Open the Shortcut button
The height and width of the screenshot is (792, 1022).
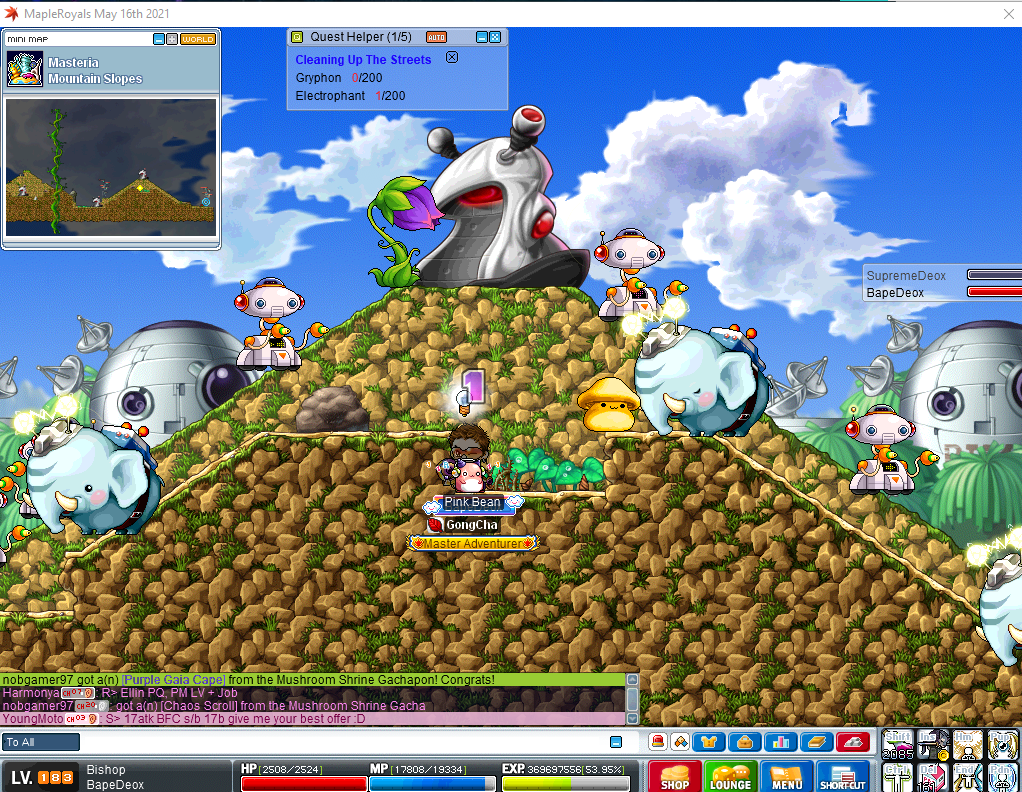click(843, 777)
